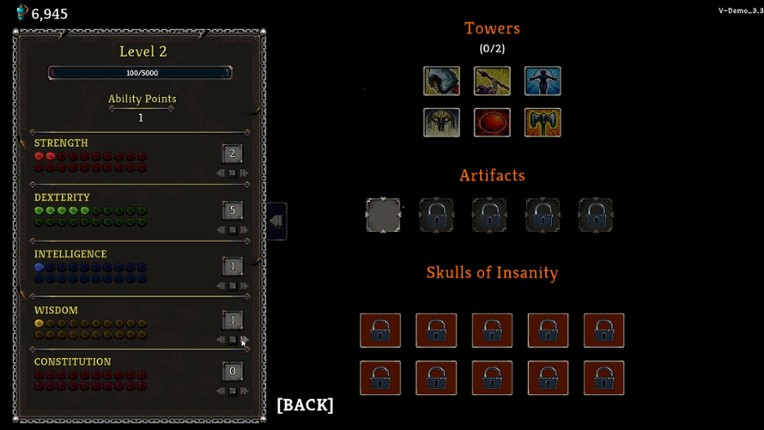Raise Wisdom using its right arrow

click(244, 340)
